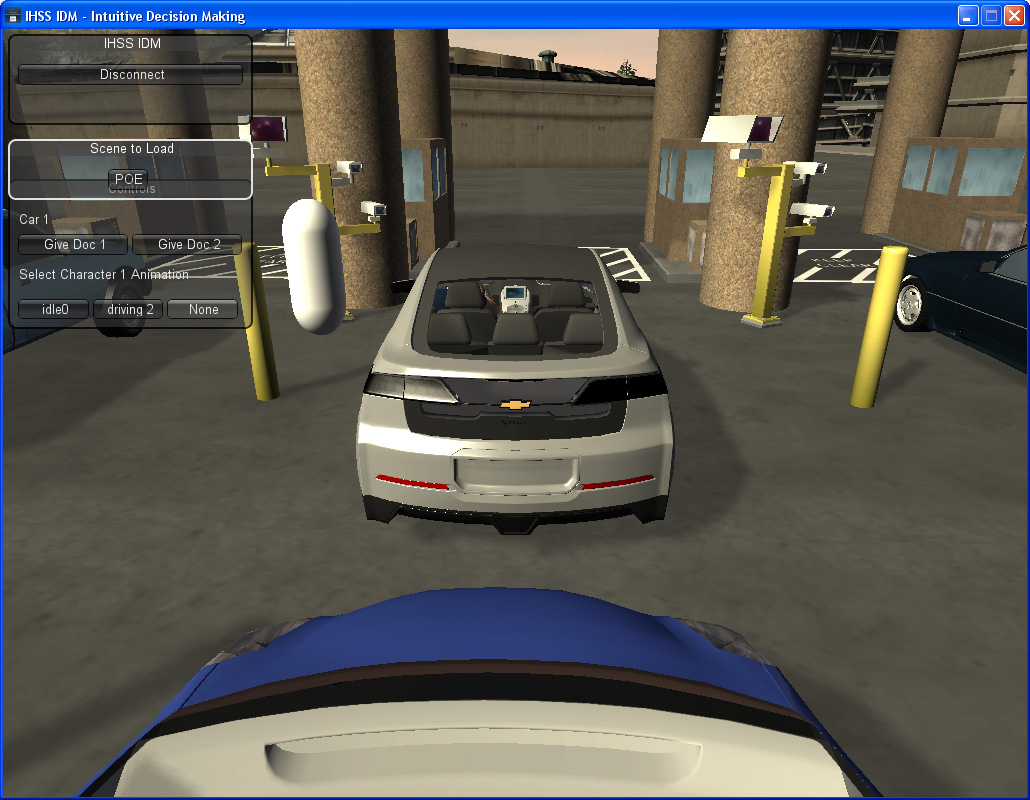Close the IHSS IDM window
The image size is (1030, 800).
coord(1014,15)
